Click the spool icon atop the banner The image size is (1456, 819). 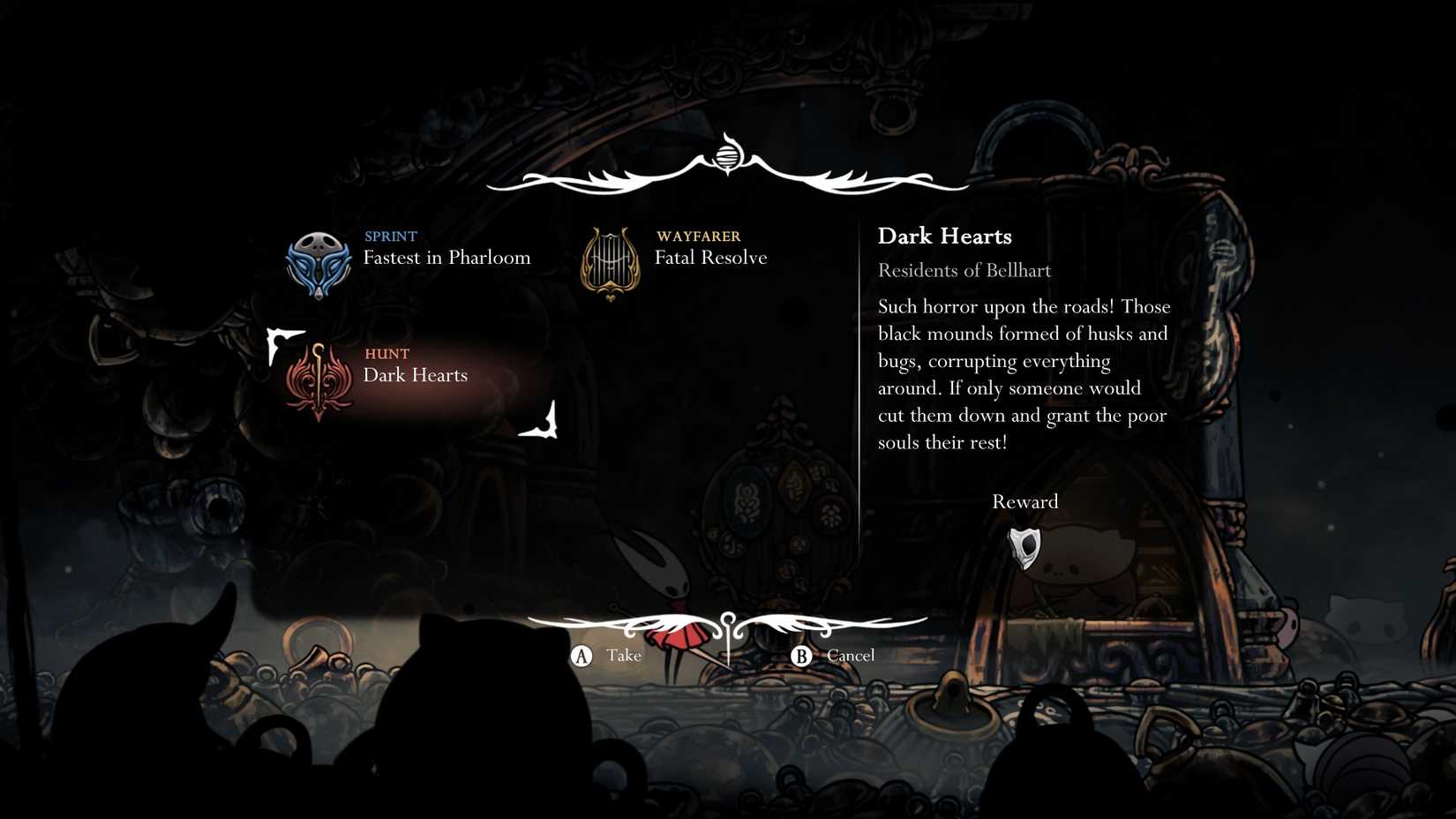coord(725,158)
